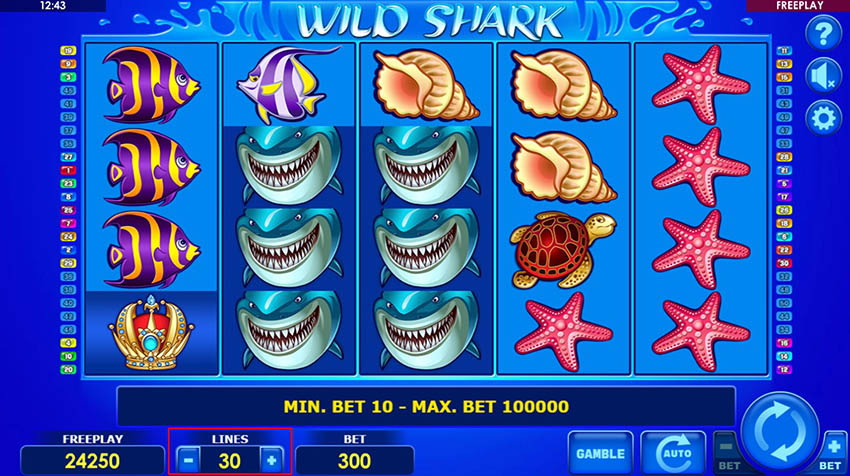Click the Gamble button
Image resolution: width=850 pixels, height=476 pixels.
tap(600, 453)
